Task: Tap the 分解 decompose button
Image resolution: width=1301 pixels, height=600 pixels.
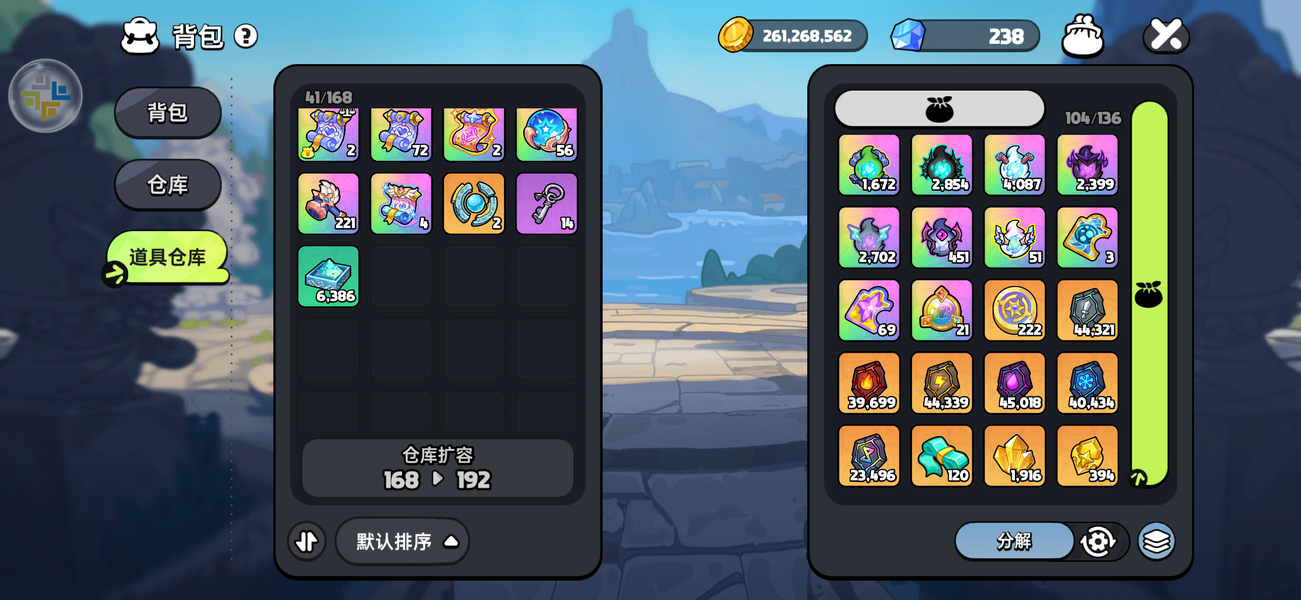Action: (x=1014, y=541)
